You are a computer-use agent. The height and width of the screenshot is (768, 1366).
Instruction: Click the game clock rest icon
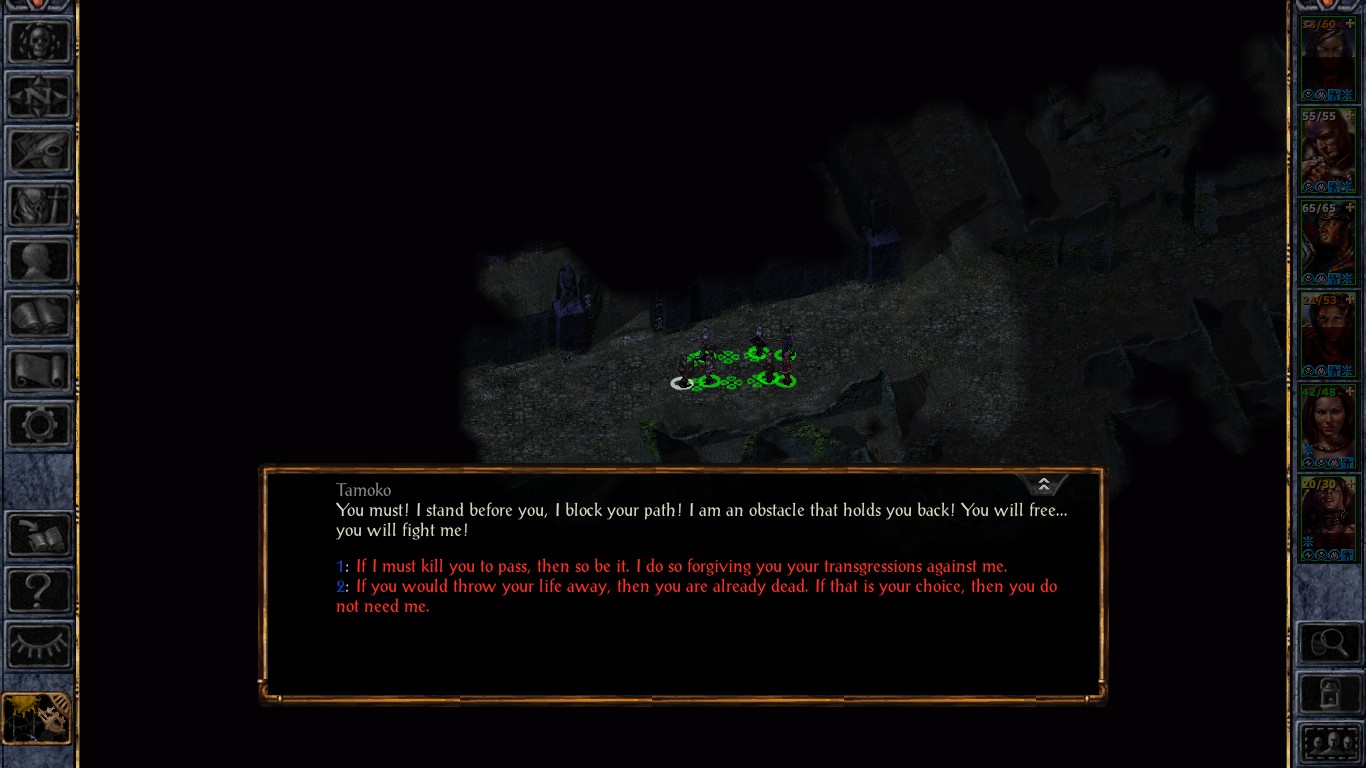click(37, 718)
